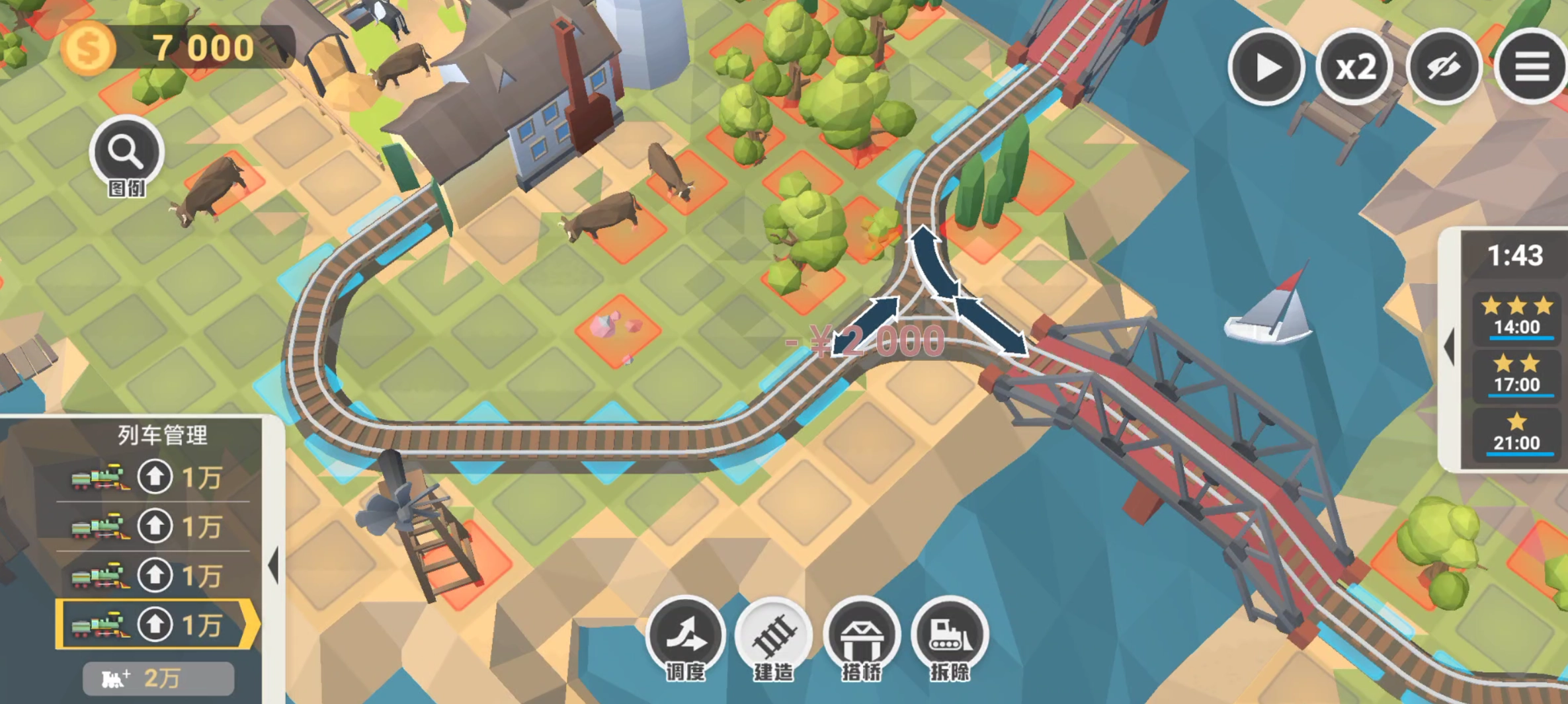Select the highlighted train row in 列车管理
Viewport: 1568px width, 704px height.
point(155,625)
